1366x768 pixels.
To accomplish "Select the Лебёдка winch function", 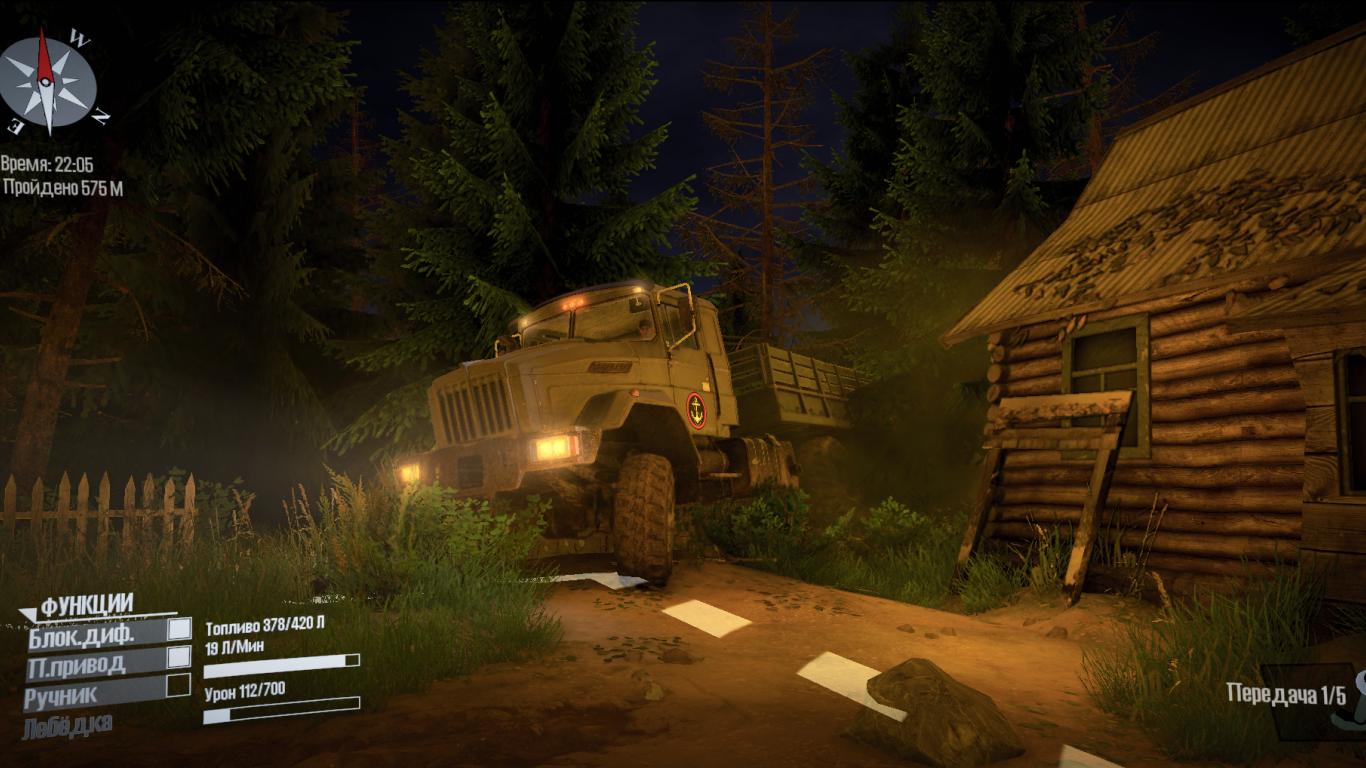I will pos(68,723).
